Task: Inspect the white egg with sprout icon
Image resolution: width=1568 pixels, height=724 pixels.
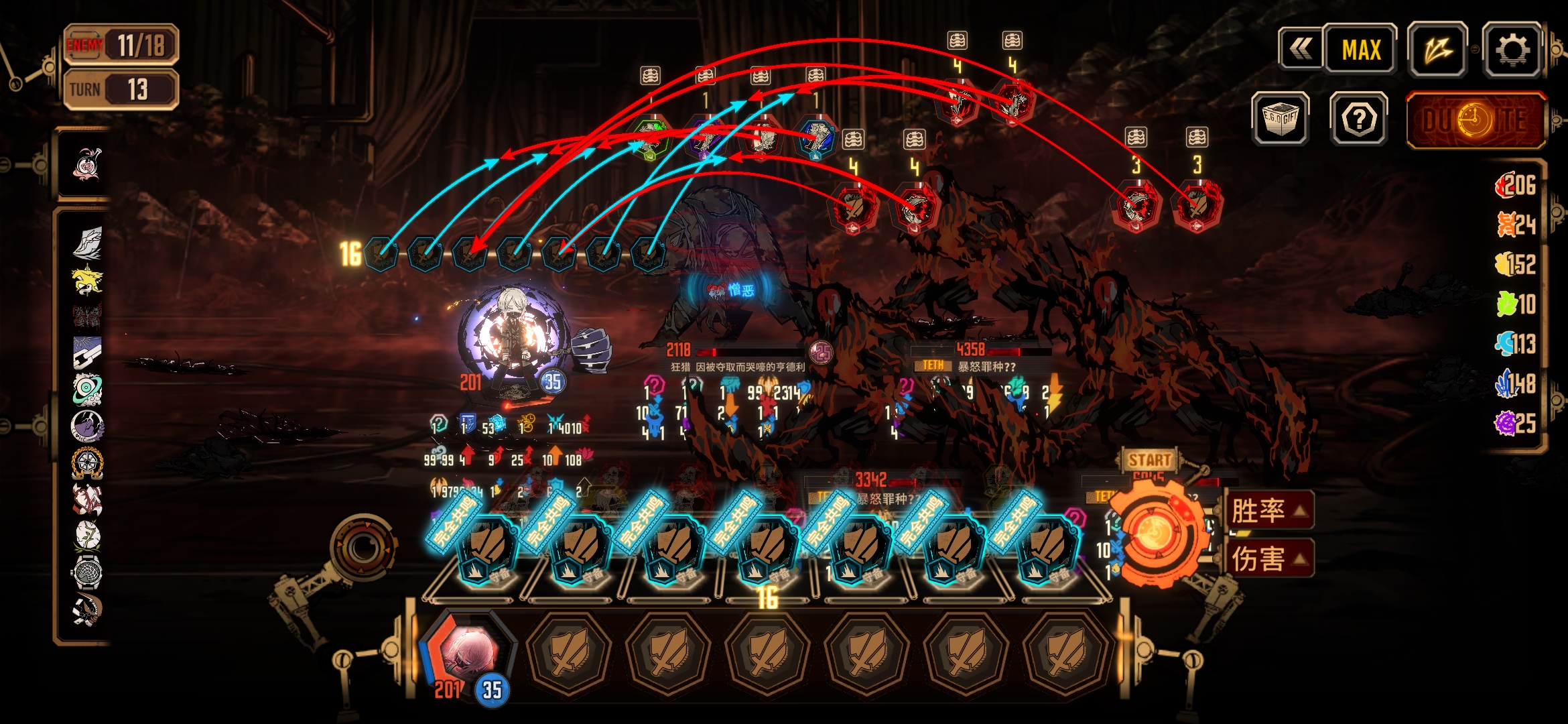Action: tap(87, 535)
